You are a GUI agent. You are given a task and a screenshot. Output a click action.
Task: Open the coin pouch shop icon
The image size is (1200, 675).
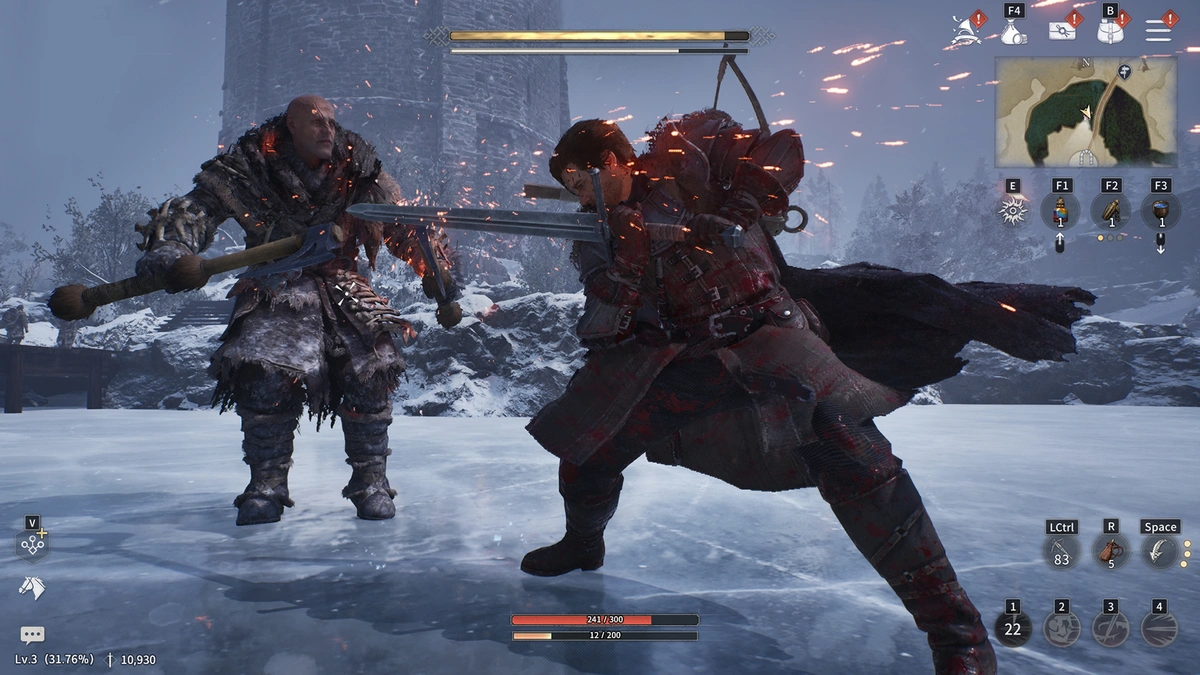(x=1013, y=33)
